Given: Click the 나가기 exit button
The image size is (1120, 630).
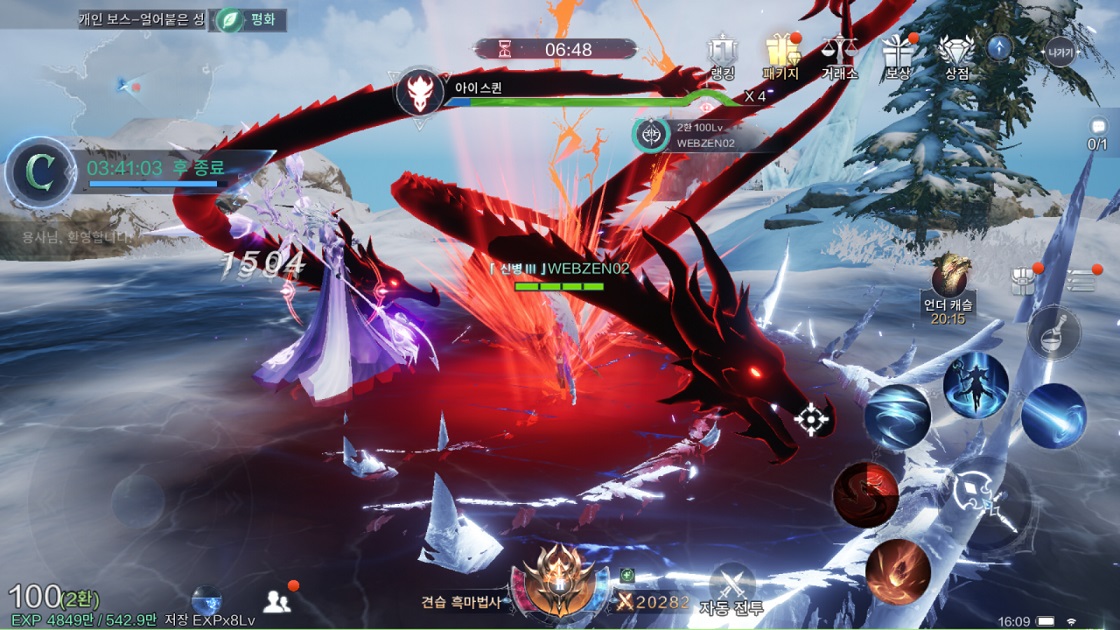Looking at the screenshot, I should 1059,50.
